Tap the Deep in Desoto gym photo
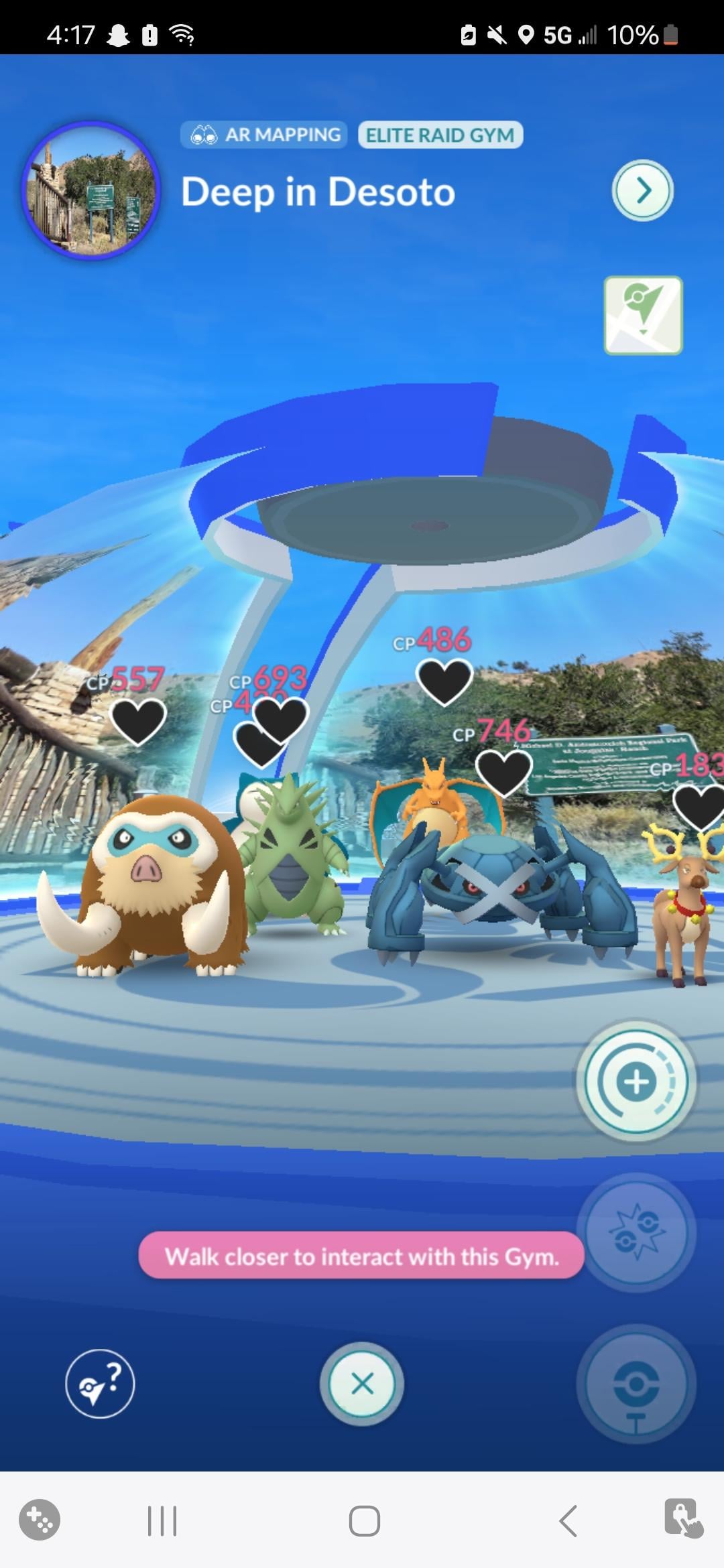This screenshot has width=724, height=1568. [91, 191]
